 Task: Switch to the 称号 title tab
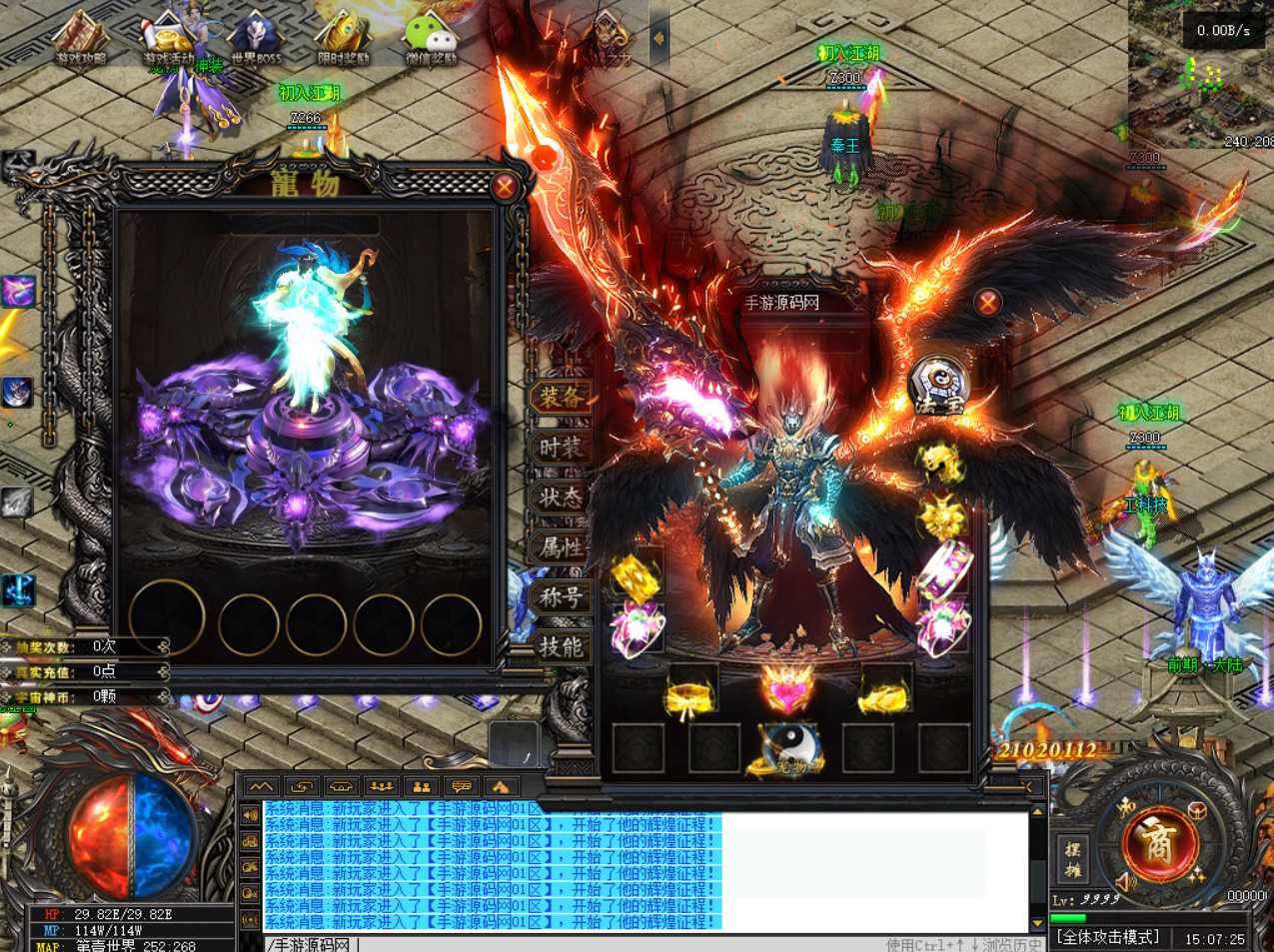tap(561, 596)
